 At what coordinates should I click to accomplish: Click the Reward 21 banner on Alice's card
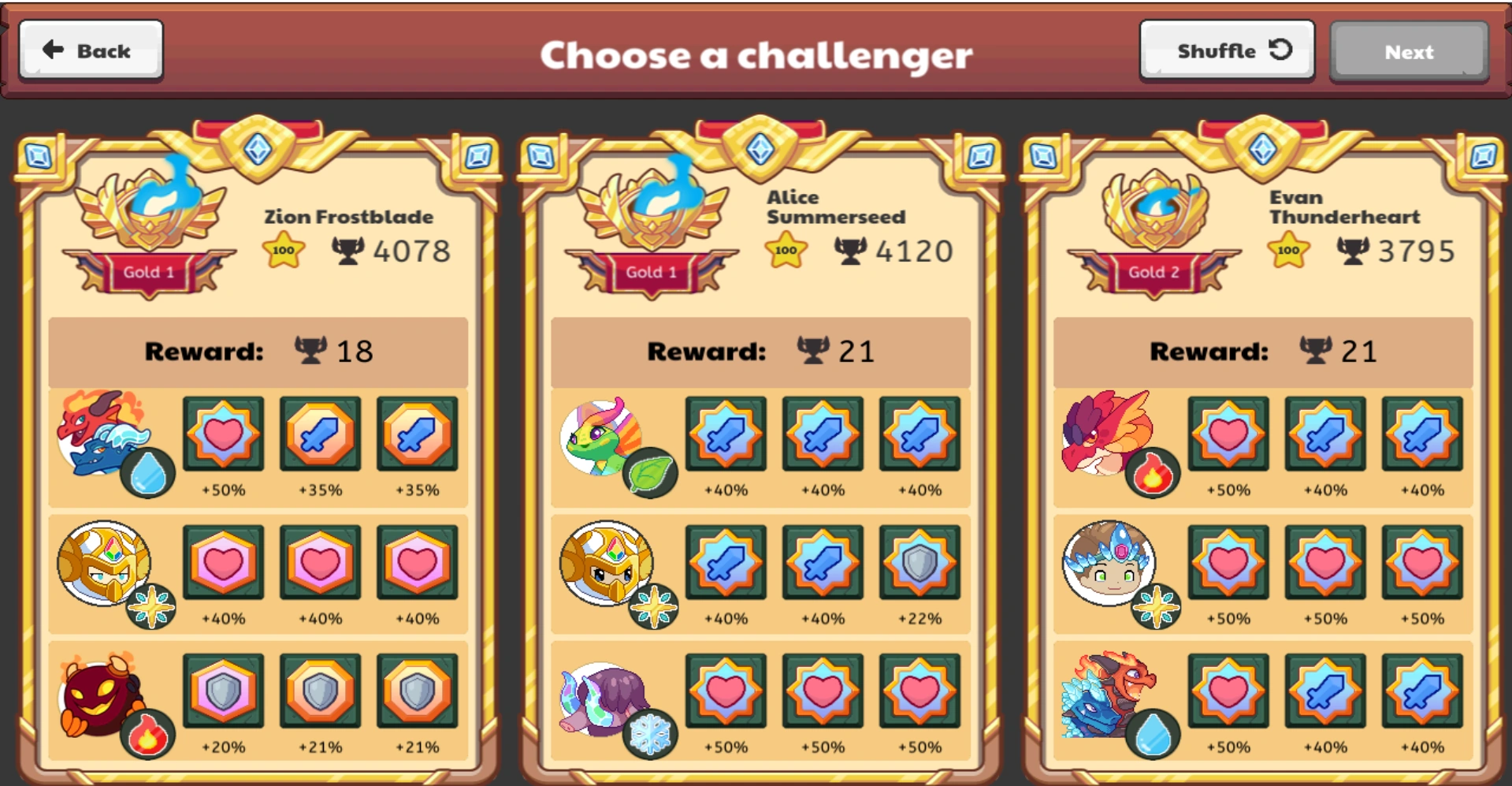click(759, 352)
